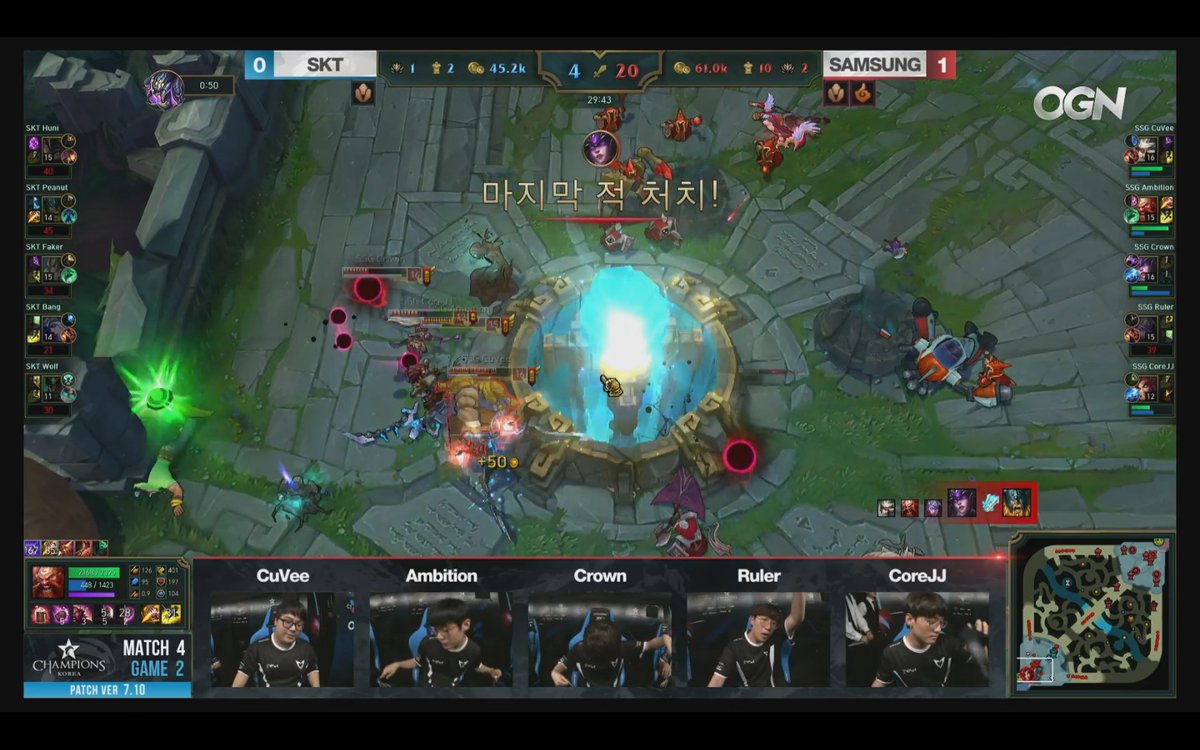
Task: Select SSG Ambition's scoreboard panel
Action: pos(1149,209)
